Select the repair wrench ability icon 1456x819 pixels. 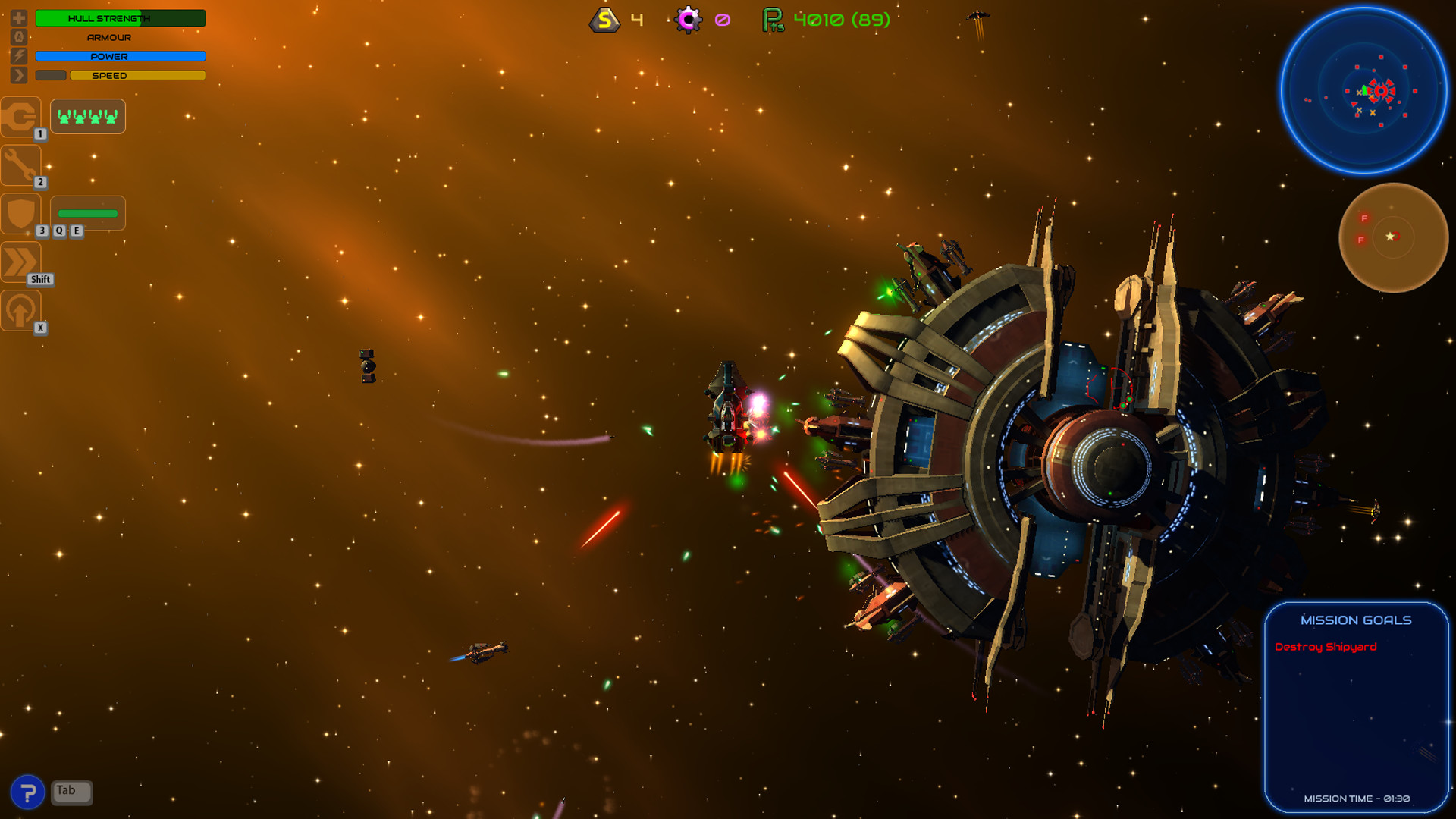coord(20,165)
